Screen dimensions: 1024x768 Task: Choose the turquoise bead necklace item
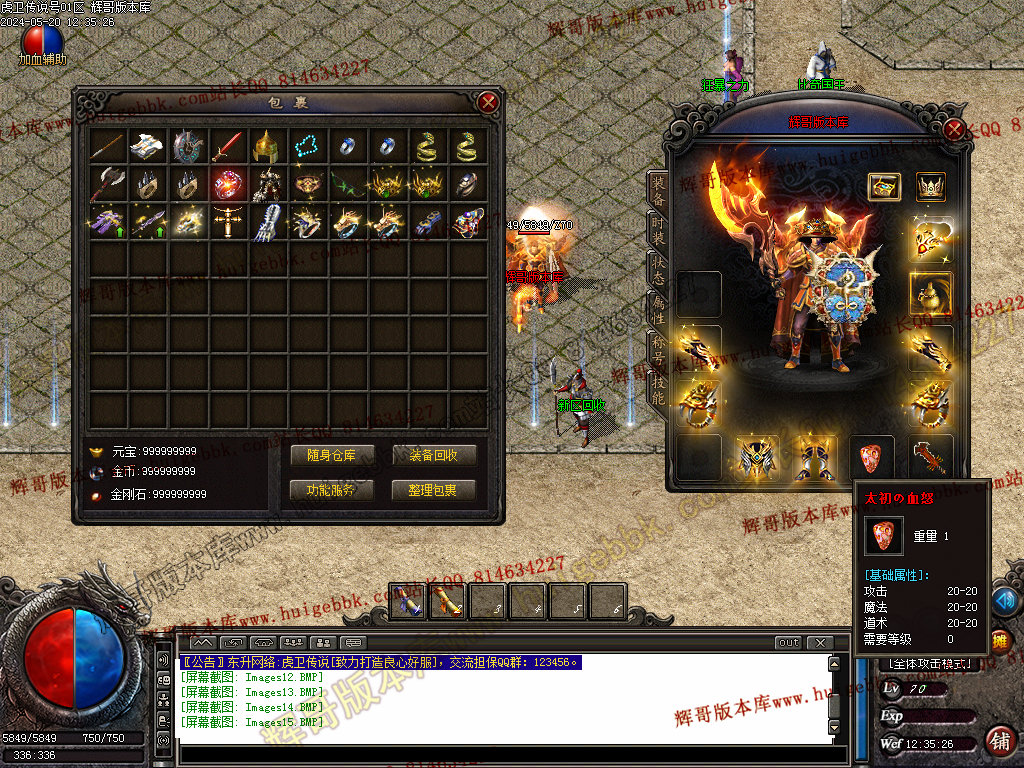click(x=306, y=147)
